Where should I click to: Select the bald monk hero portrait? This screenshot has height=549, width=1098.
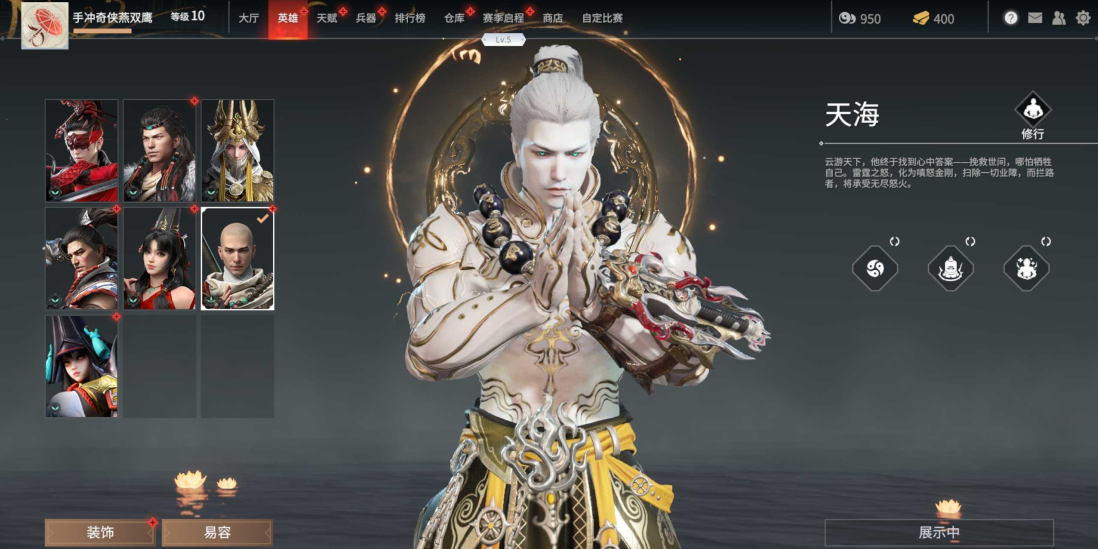coord(238,258)
